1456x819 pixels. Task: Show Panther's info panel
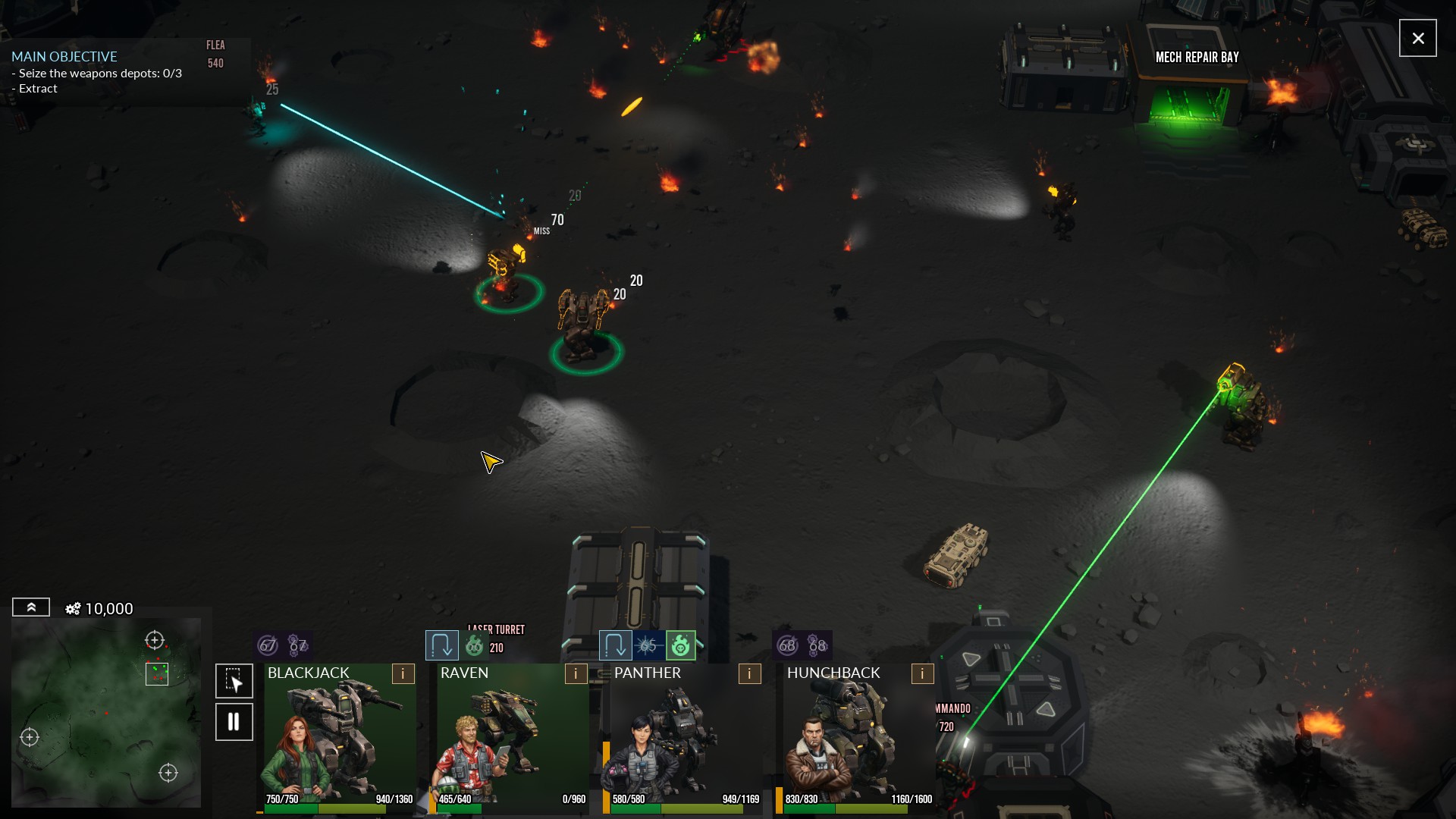pyautogui.click(x=749, y=673)
